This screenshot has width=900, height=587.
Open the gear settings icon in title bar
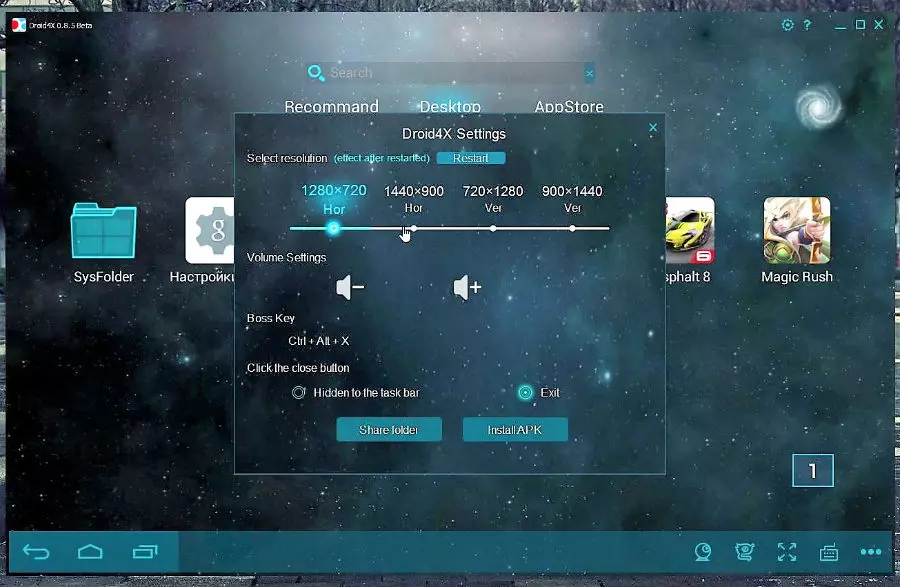[x=787, y=25]
